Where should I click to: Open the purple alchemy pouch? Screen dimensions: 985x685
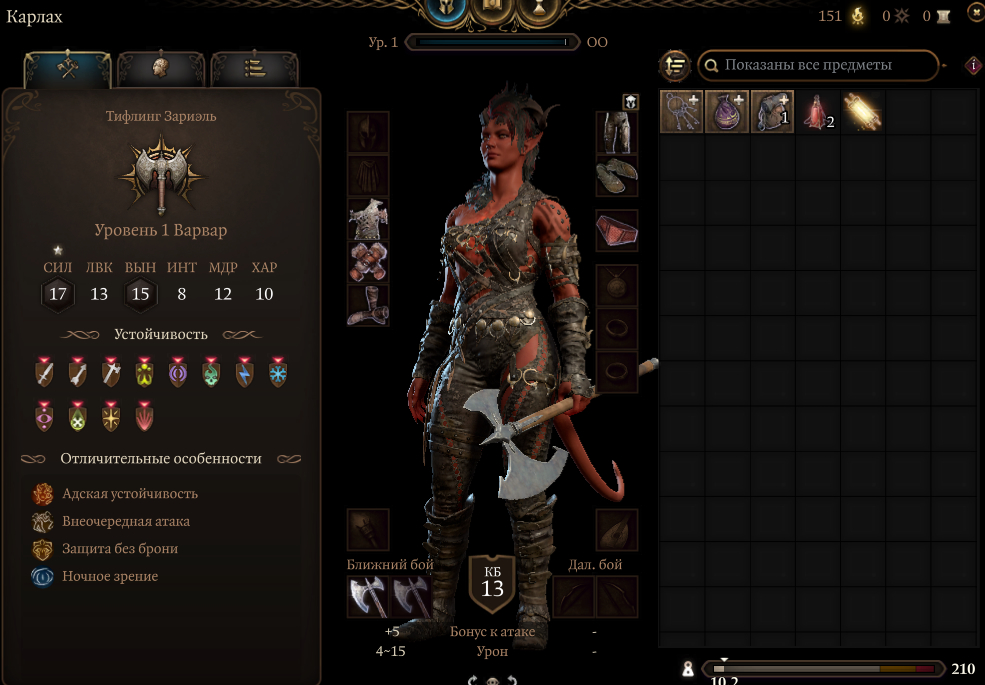[727, 112]
